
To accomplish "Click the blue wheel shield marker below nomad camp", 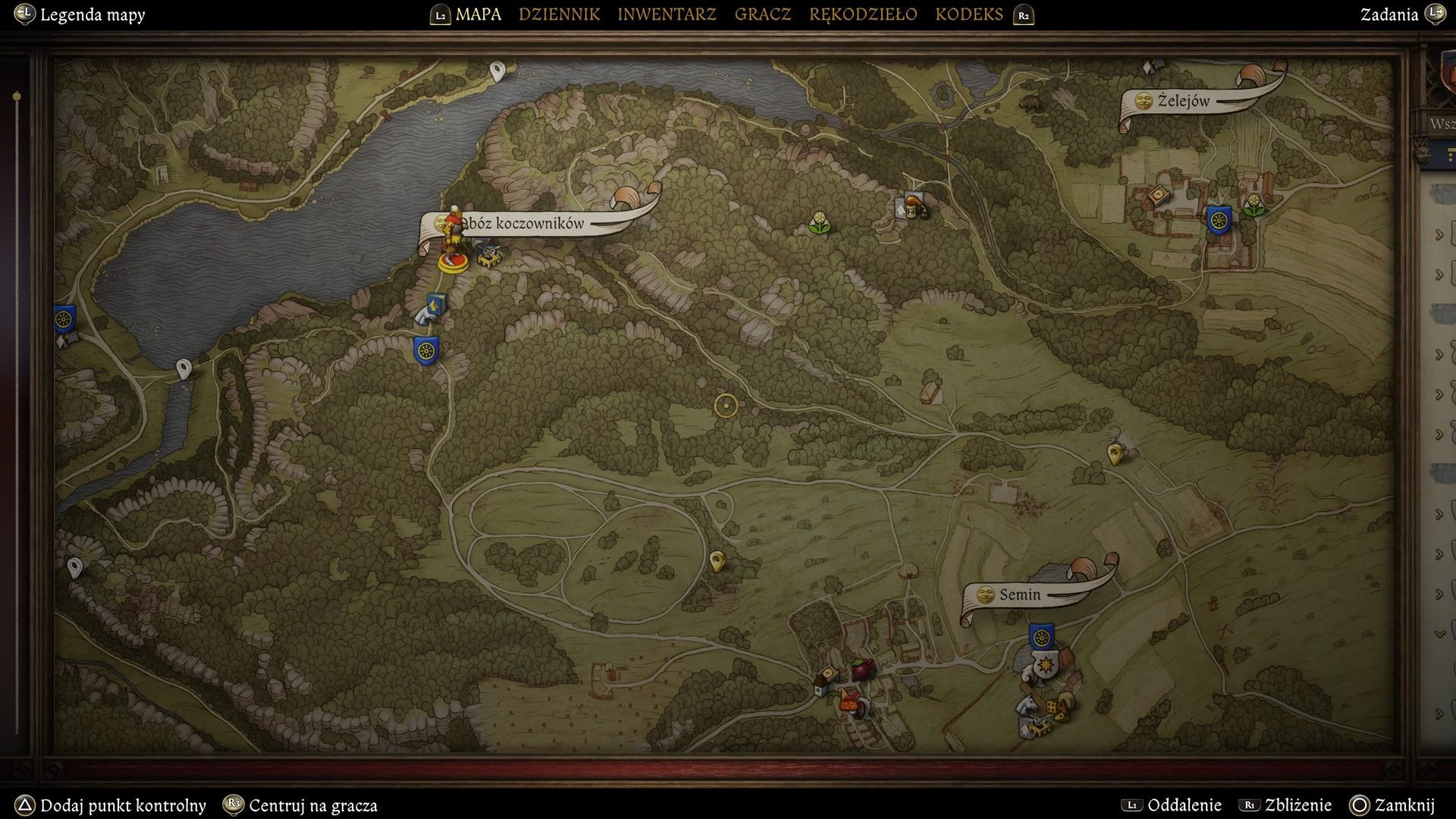I will pos(425,351).
